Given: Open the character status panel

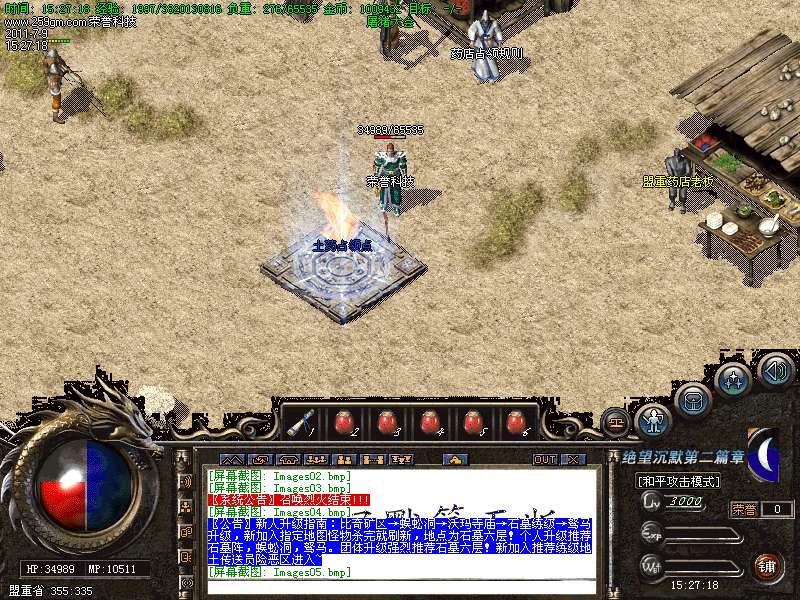Looking at the screenshot, I should point(653,420).
